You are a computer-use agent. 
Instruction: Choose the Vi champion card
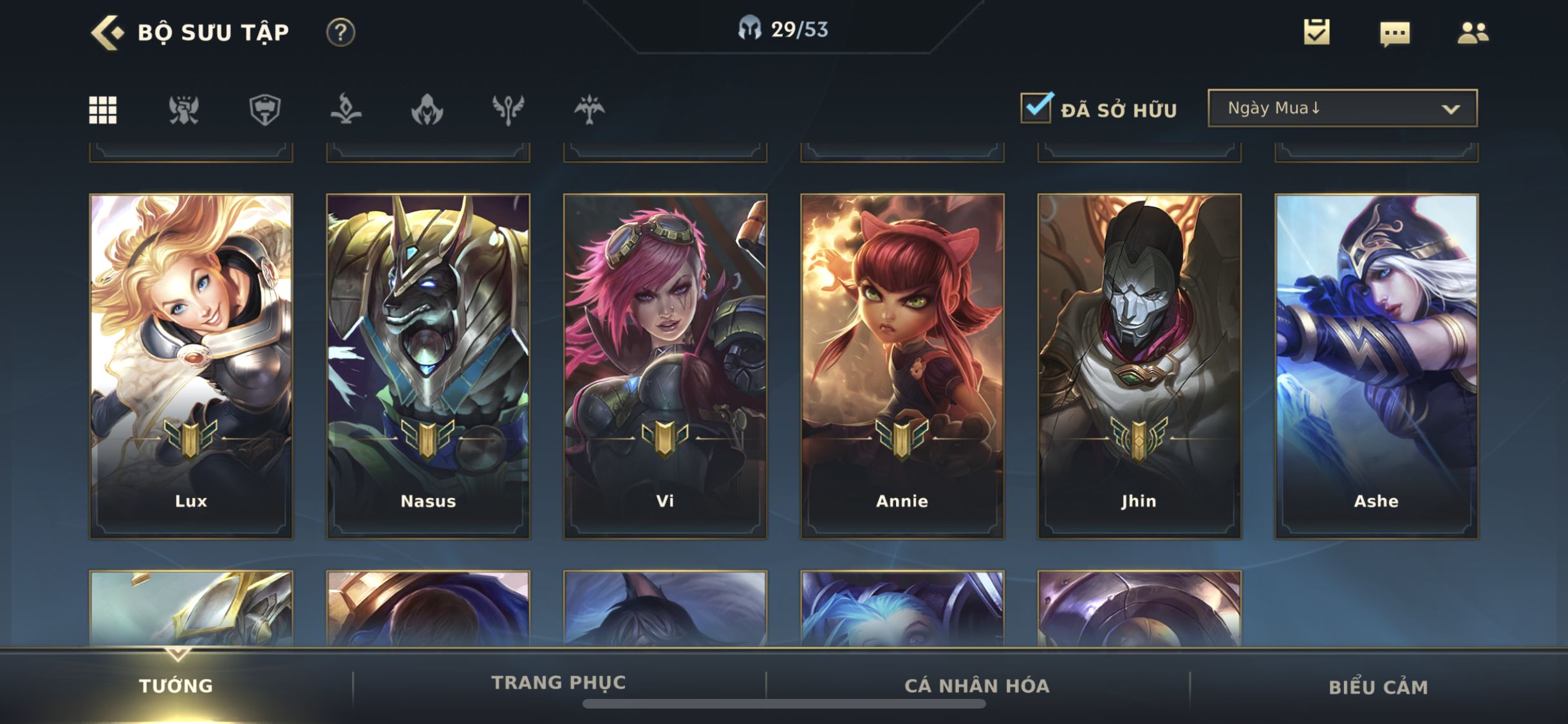point(665,366)
